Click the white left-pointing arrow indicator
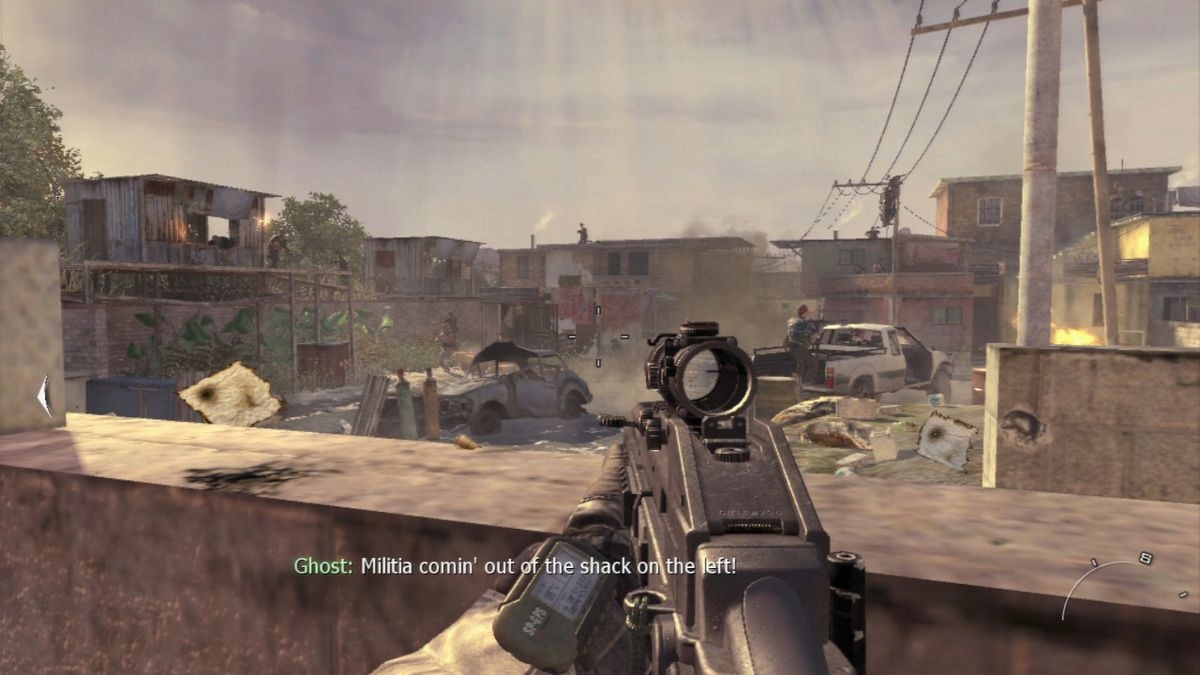The width and height of the screenshot is (1200, 675). (44, 396)
